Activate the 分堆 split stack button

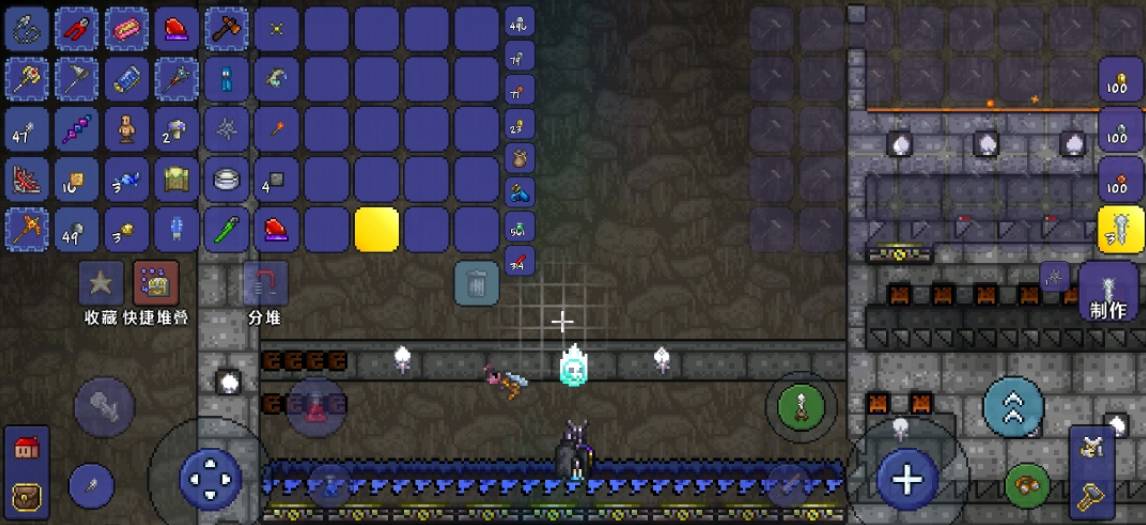pyautogui.click(x=265, y=284)
